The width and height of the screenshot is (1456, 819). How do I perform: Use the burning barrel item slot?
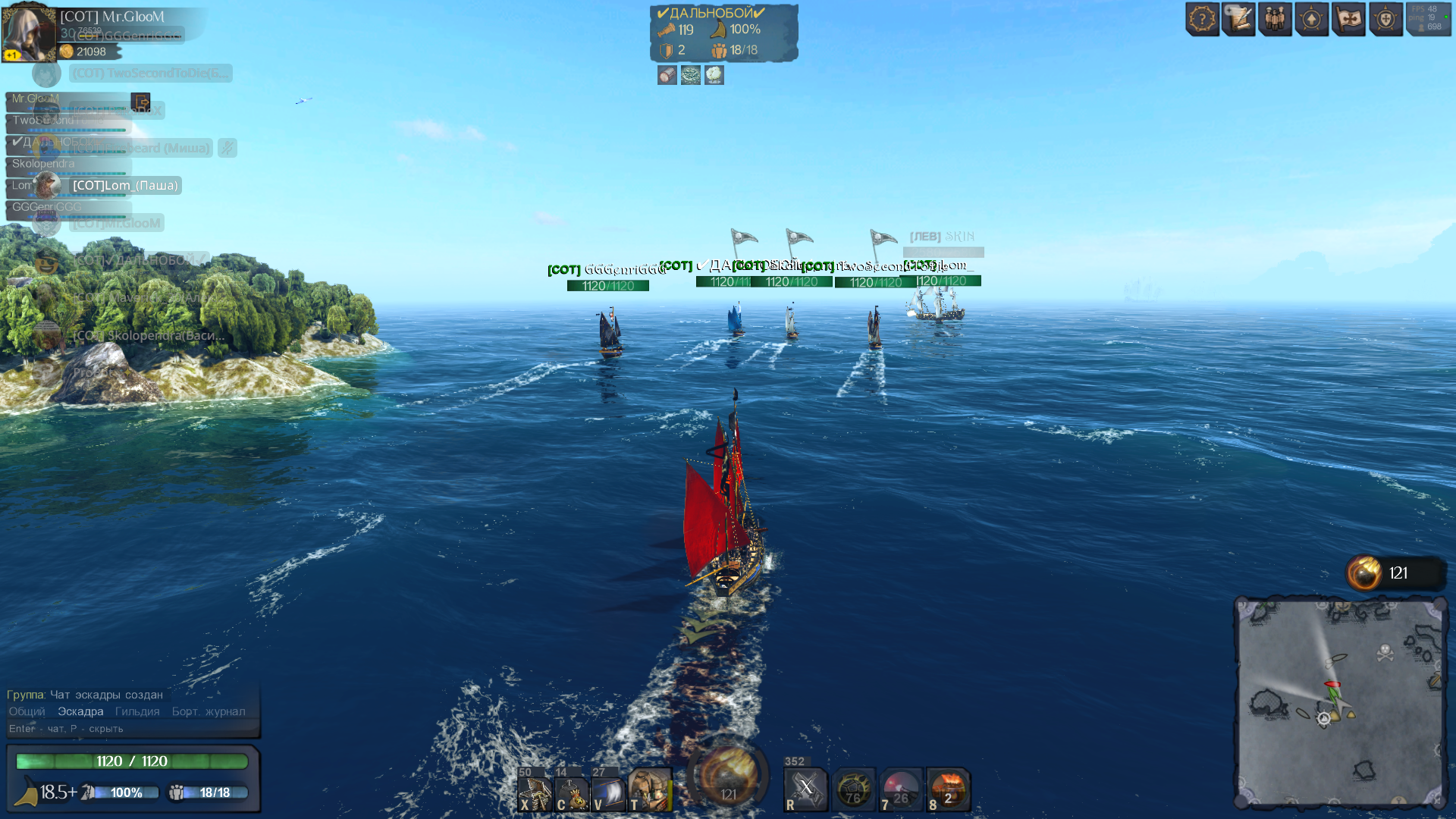click(x=948, y=789)
